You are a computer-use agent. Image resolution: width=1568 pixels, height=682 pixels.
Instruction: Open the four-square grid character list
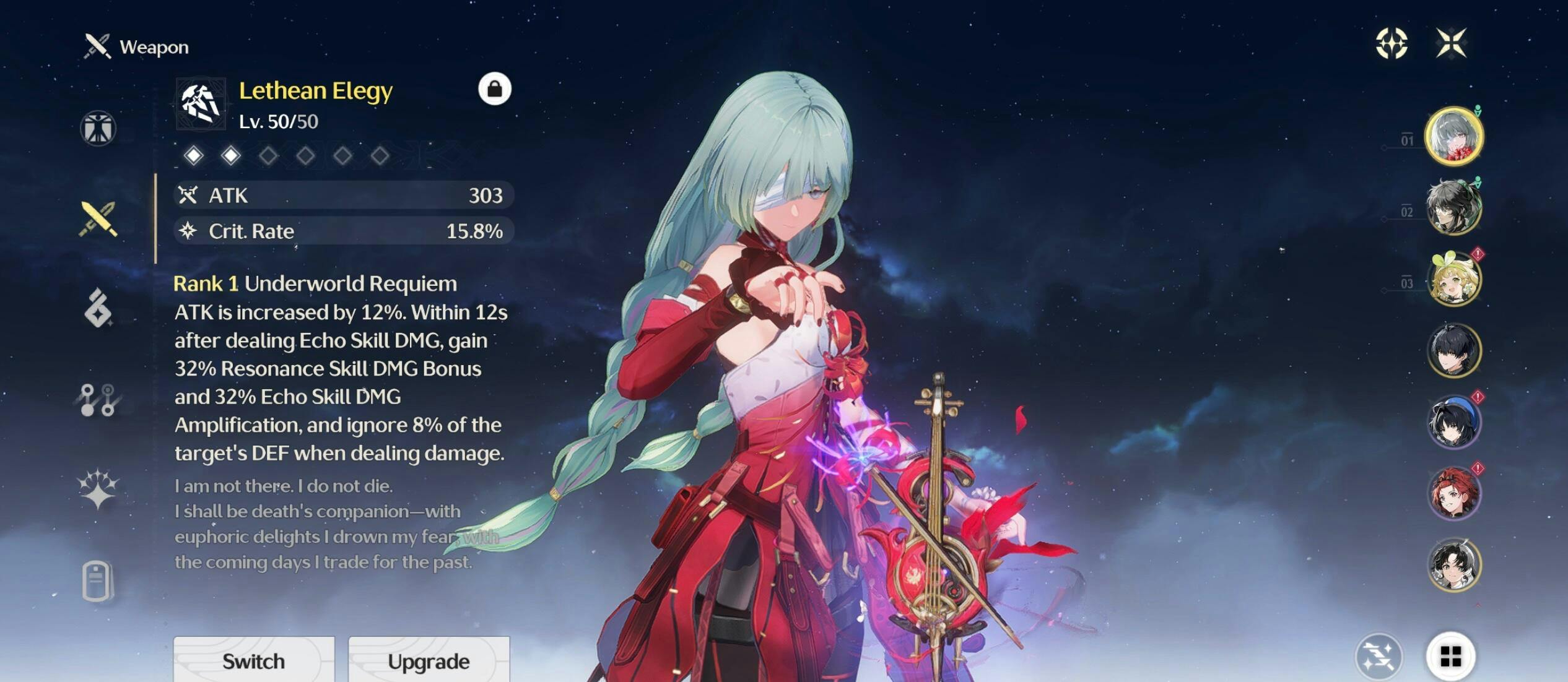coord(1450,656)
